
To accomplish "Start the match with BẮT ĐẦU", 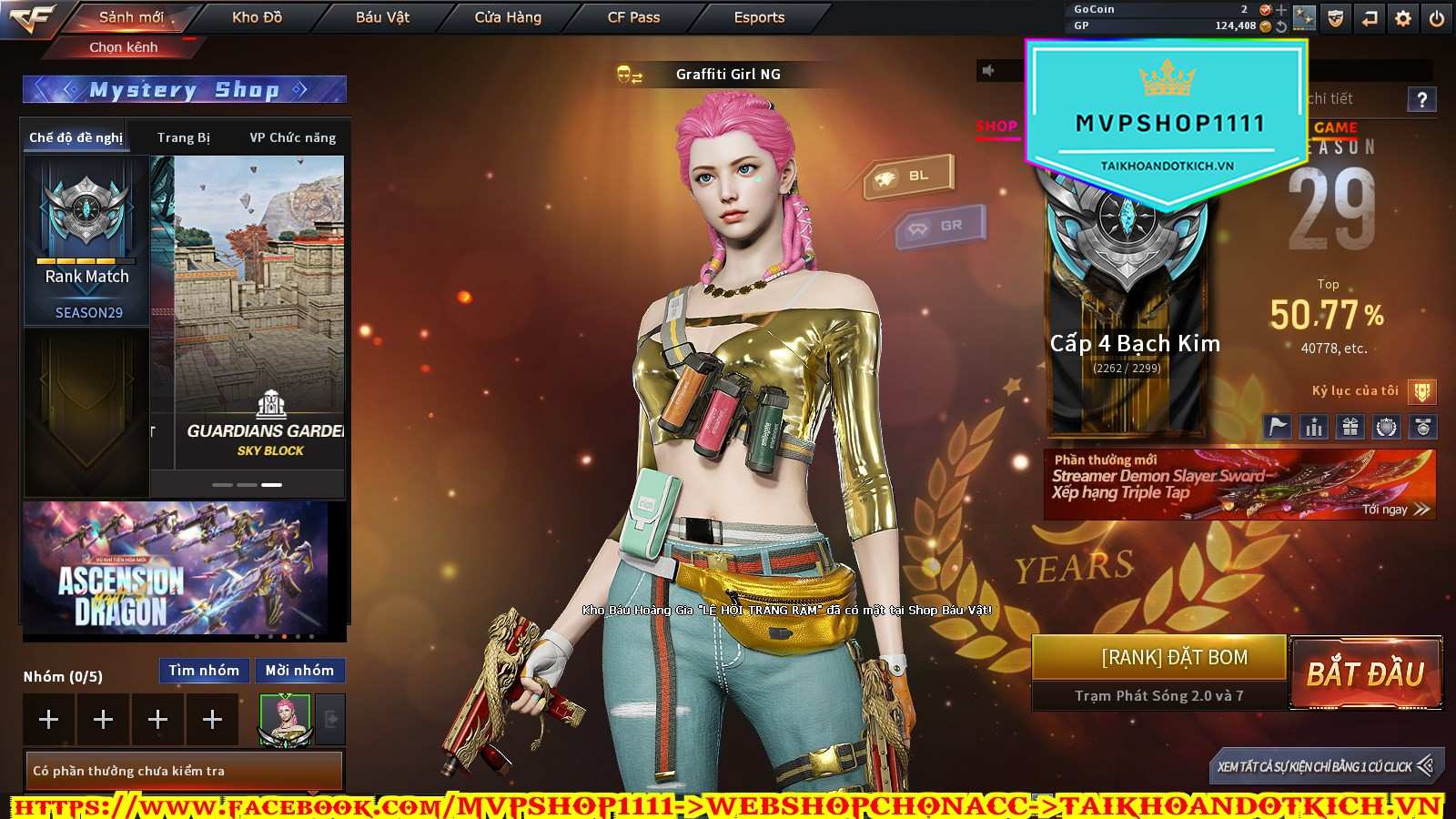I will [1365, 674].
